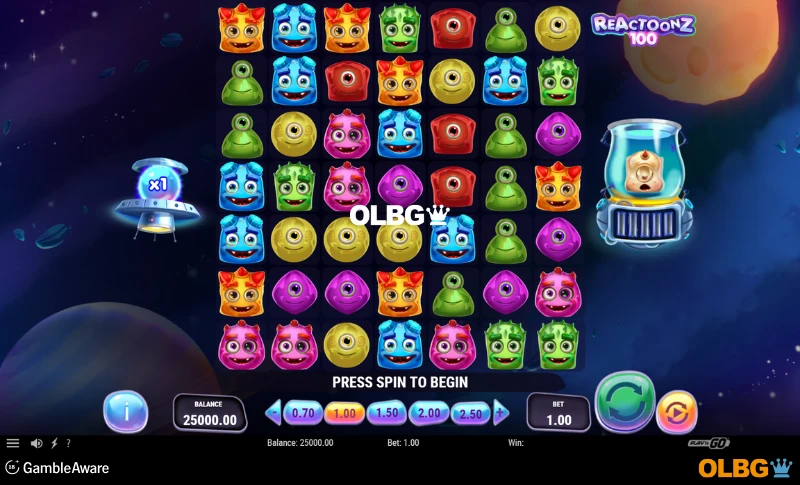
Task: Set the bet to 1.50
Action: (387, 412)
